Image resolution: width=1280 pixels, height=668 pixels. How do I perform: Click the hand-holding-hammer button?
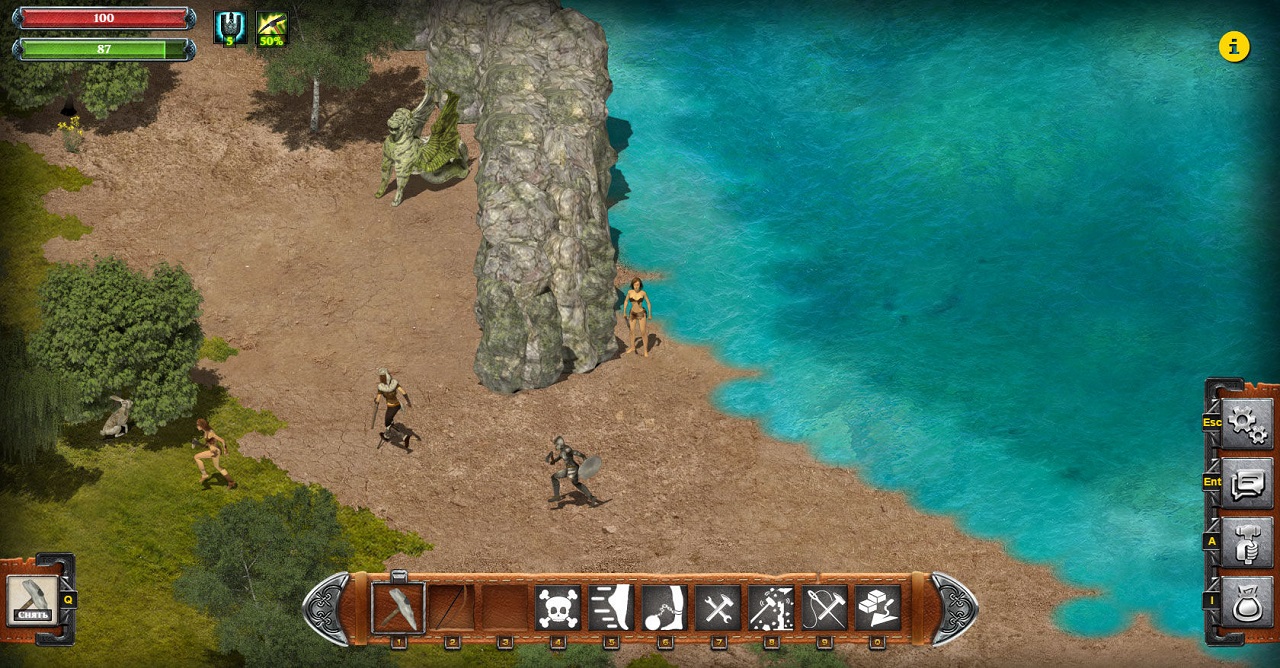[x=1247, y=542]
